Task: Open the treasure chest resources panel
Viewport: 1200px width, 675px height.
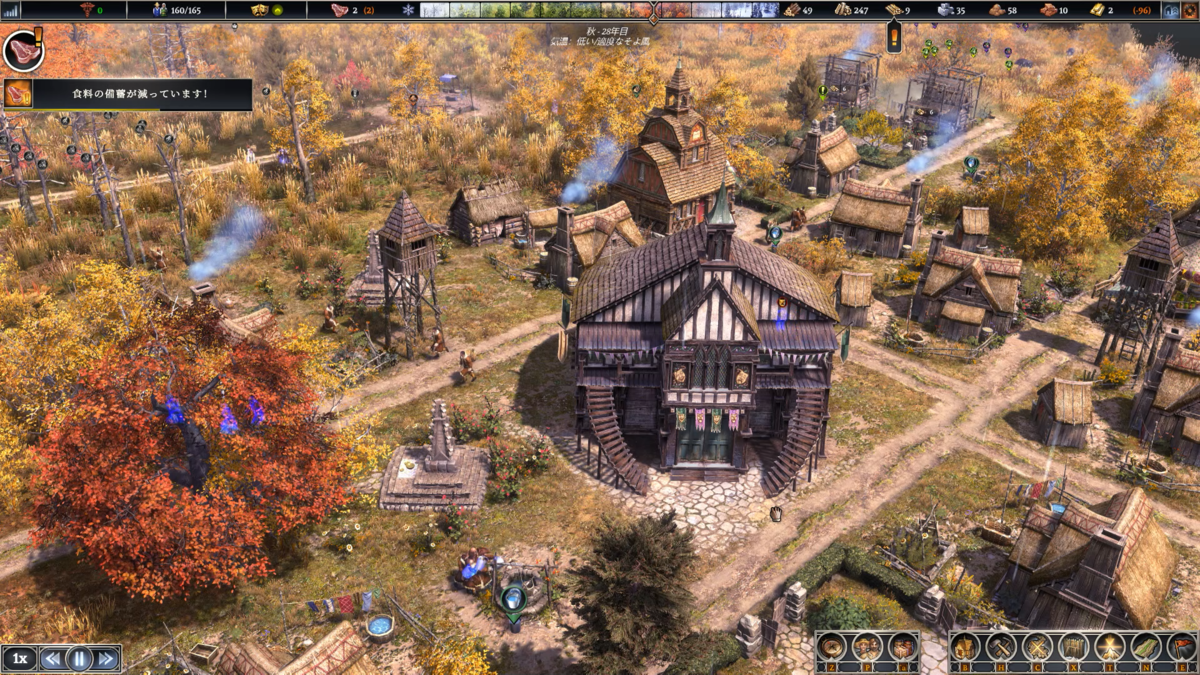Action: 903,648
